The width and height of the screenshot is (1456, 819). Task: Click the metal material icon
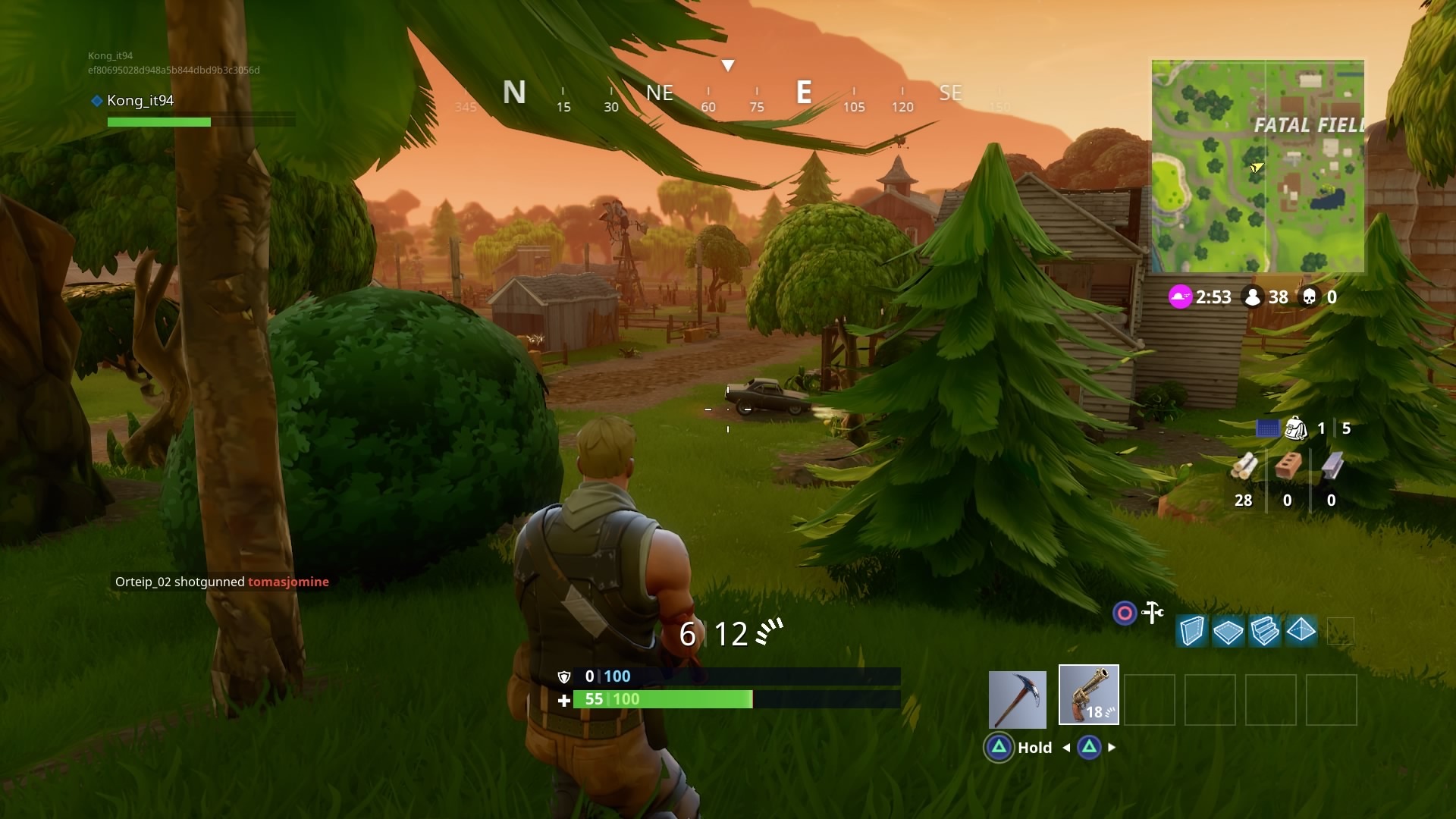(x=1331, y=466)
